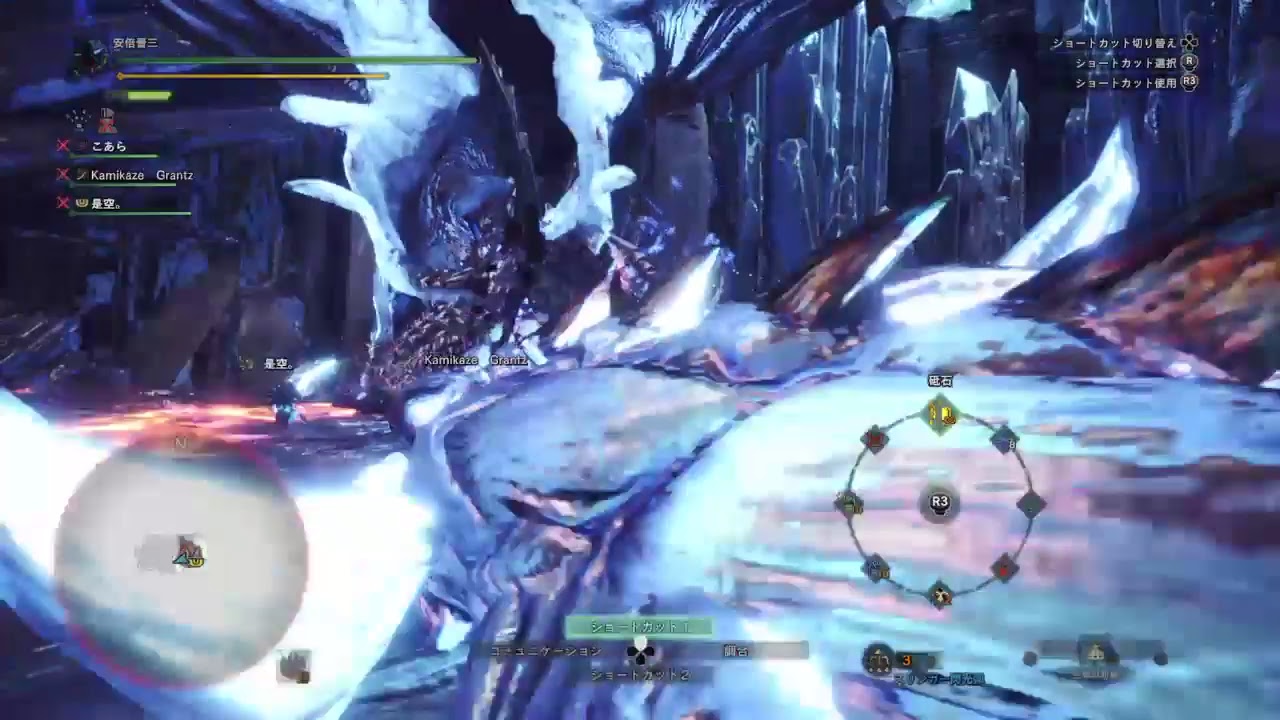Select the trap icon at the radial menu bottom
This screenshot has width=1280, height=720.
pos(938,592)
